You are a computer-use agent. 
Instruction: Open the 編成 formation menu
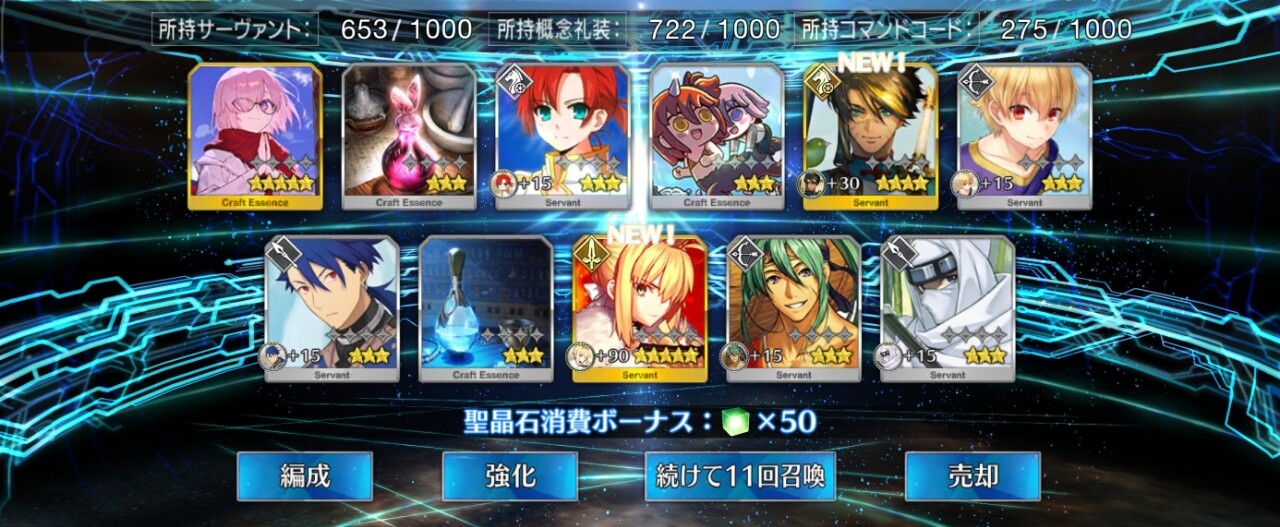(305, 476)
